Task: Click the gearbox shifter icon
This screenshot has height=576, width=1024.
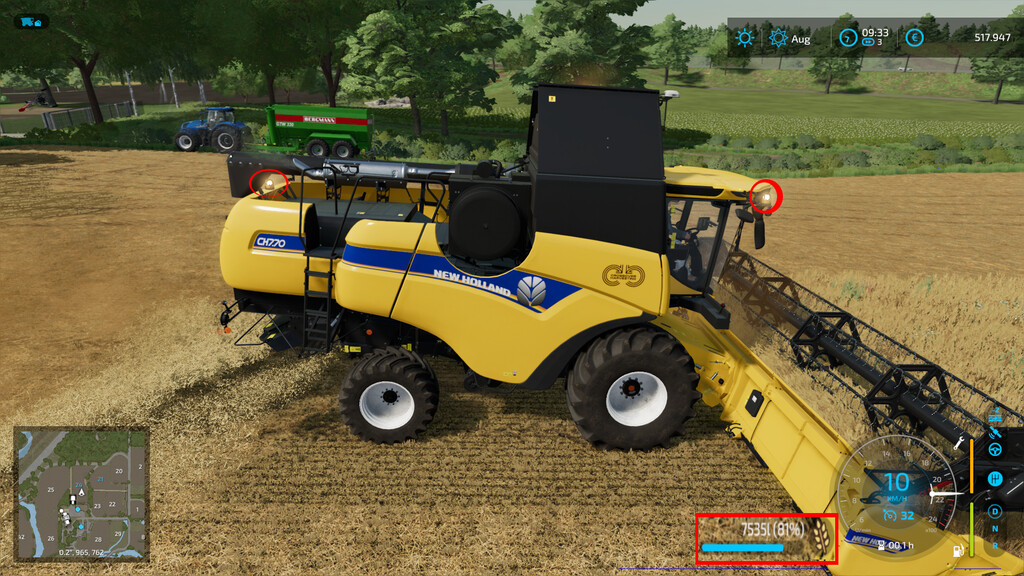Action: click(x=995, y=480)
